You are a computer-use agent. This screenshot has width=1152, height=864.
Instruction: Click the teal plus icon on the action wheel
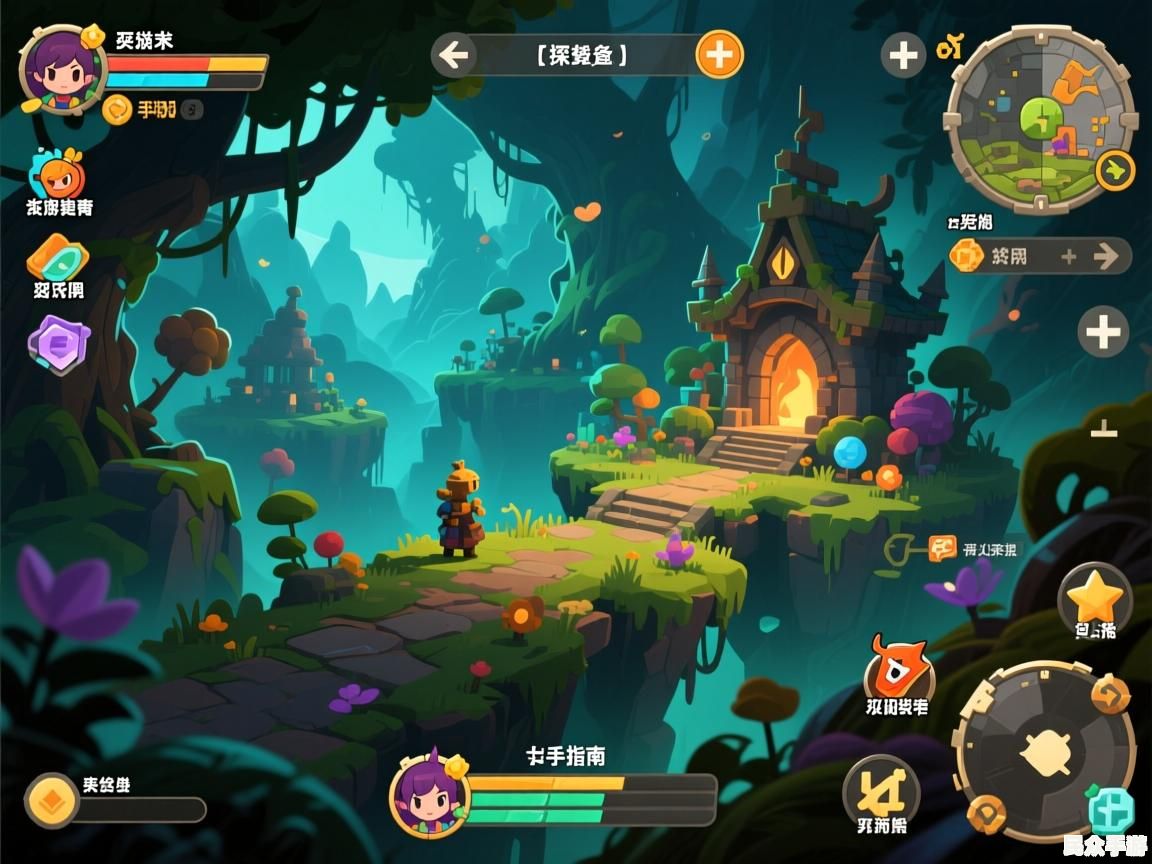(1110, 808)
